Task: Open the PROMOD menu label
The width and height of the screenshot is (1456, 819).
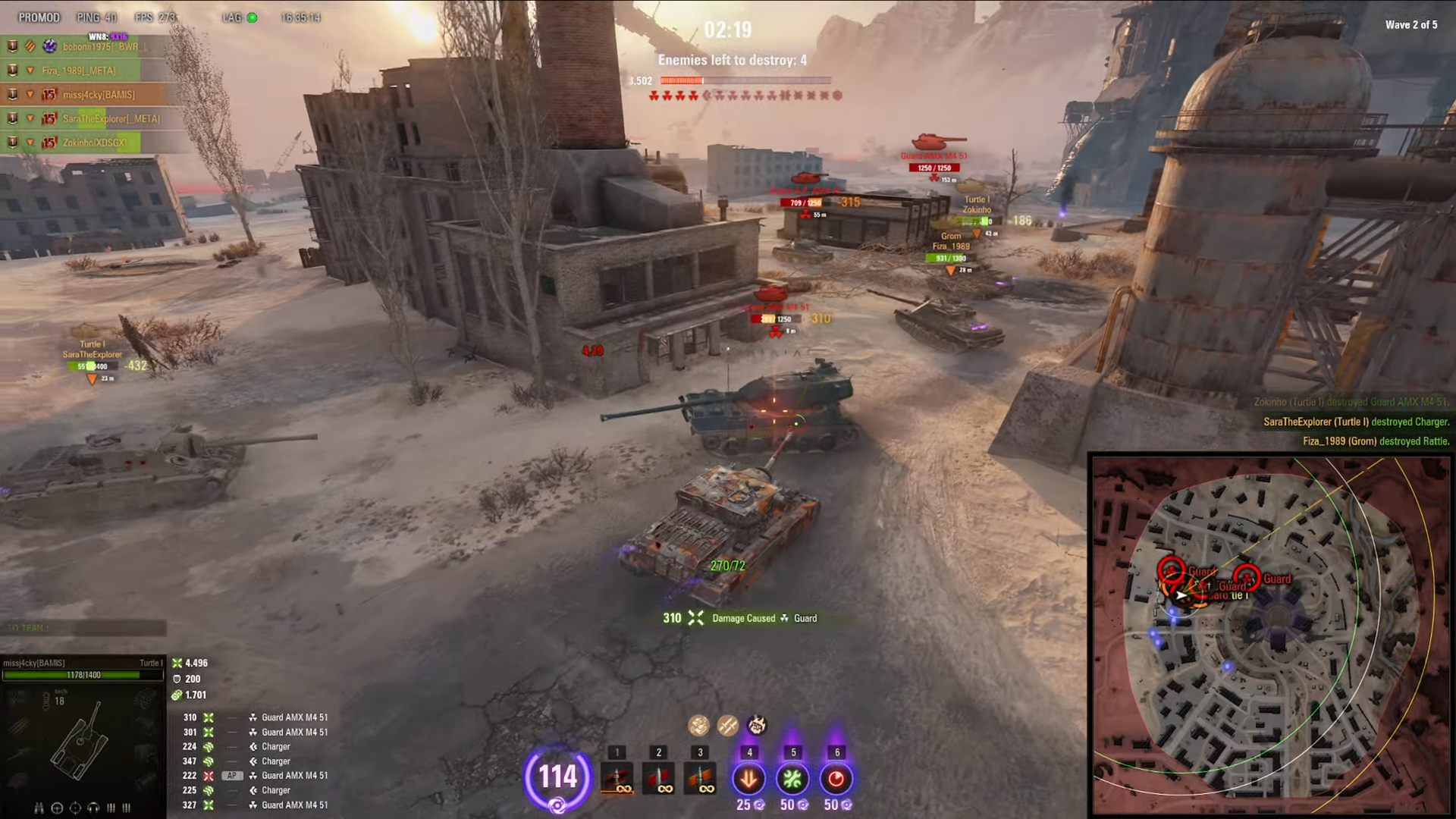Action: click(39, 17)
